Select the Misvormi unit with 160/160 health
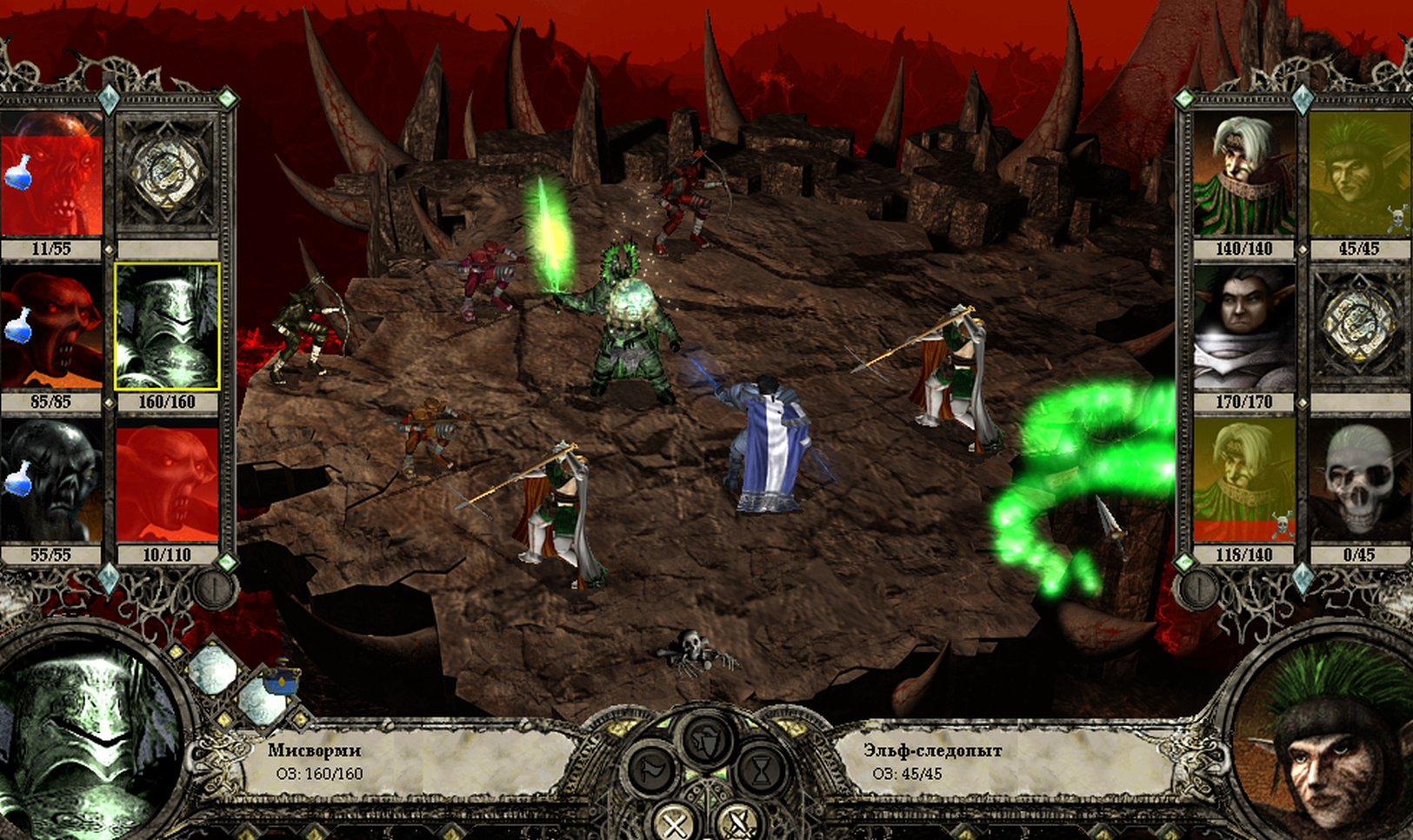Screen dimensions: 1413x840 167,327
